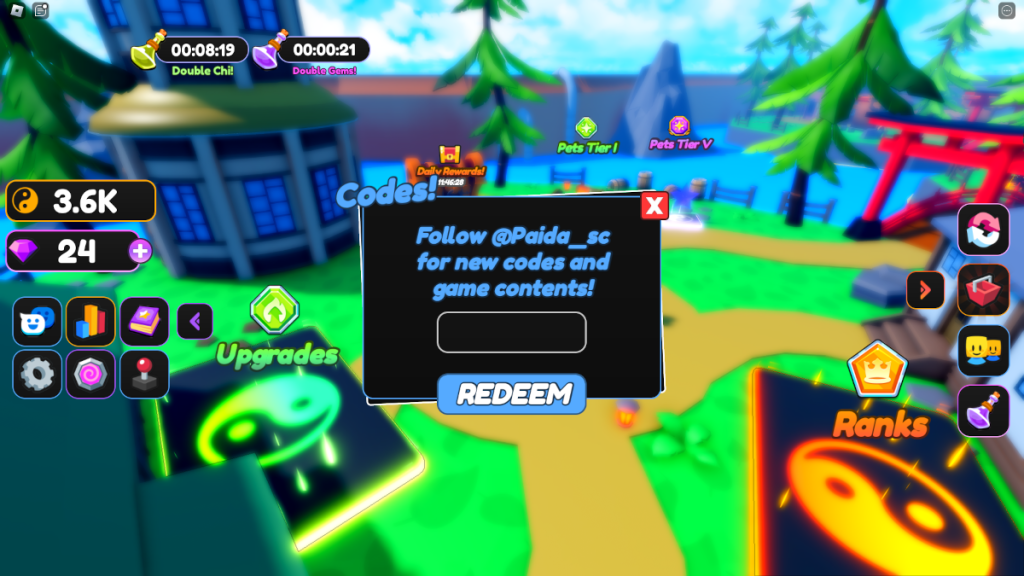Collapse the right menu with the orange arrow
The height and width of the screenshot is (576, 1024).
(x=925, y=290)
